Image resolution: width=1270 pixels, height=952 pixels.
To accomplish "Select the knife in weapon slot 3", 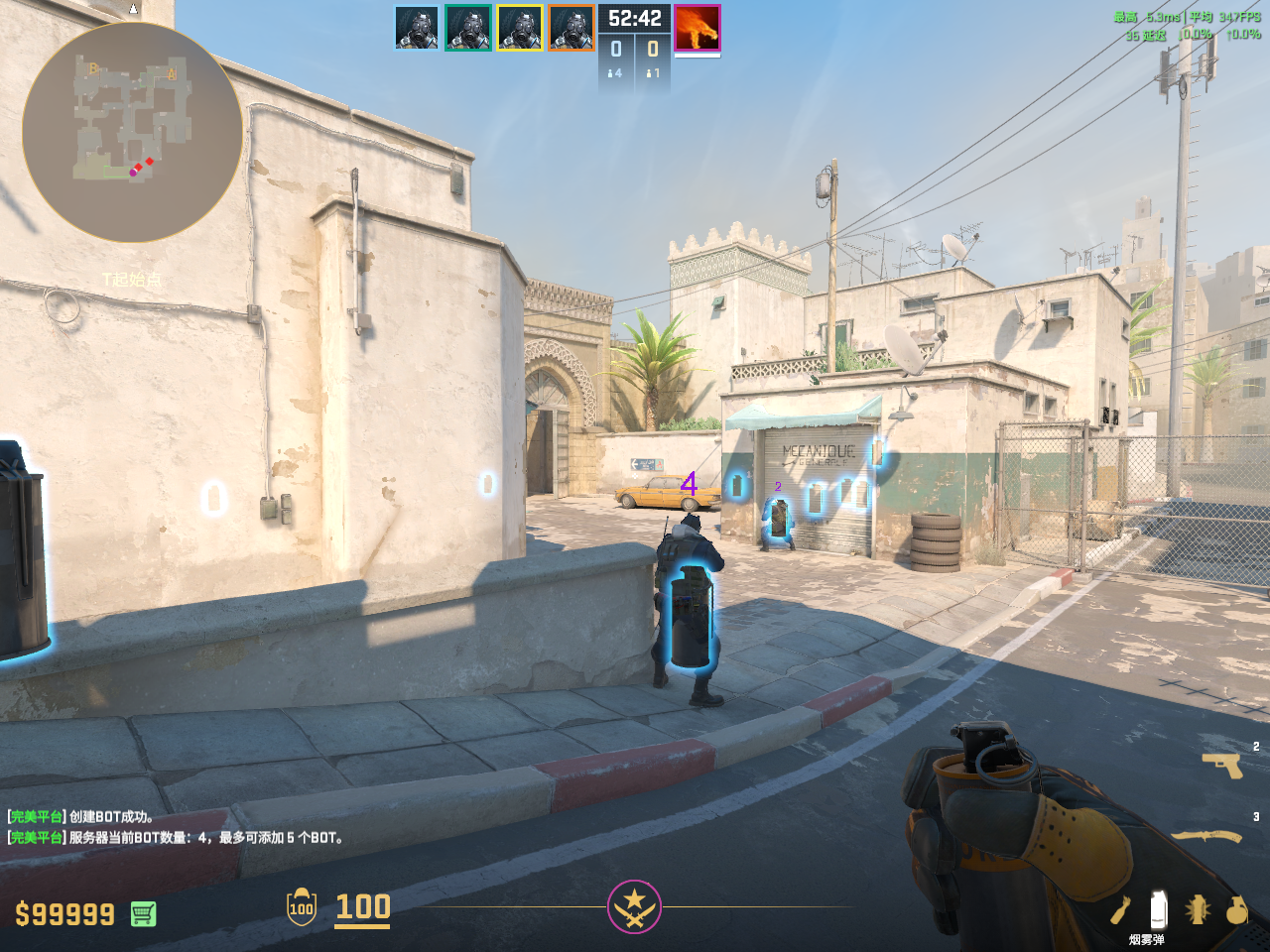I will point(1207,836).
